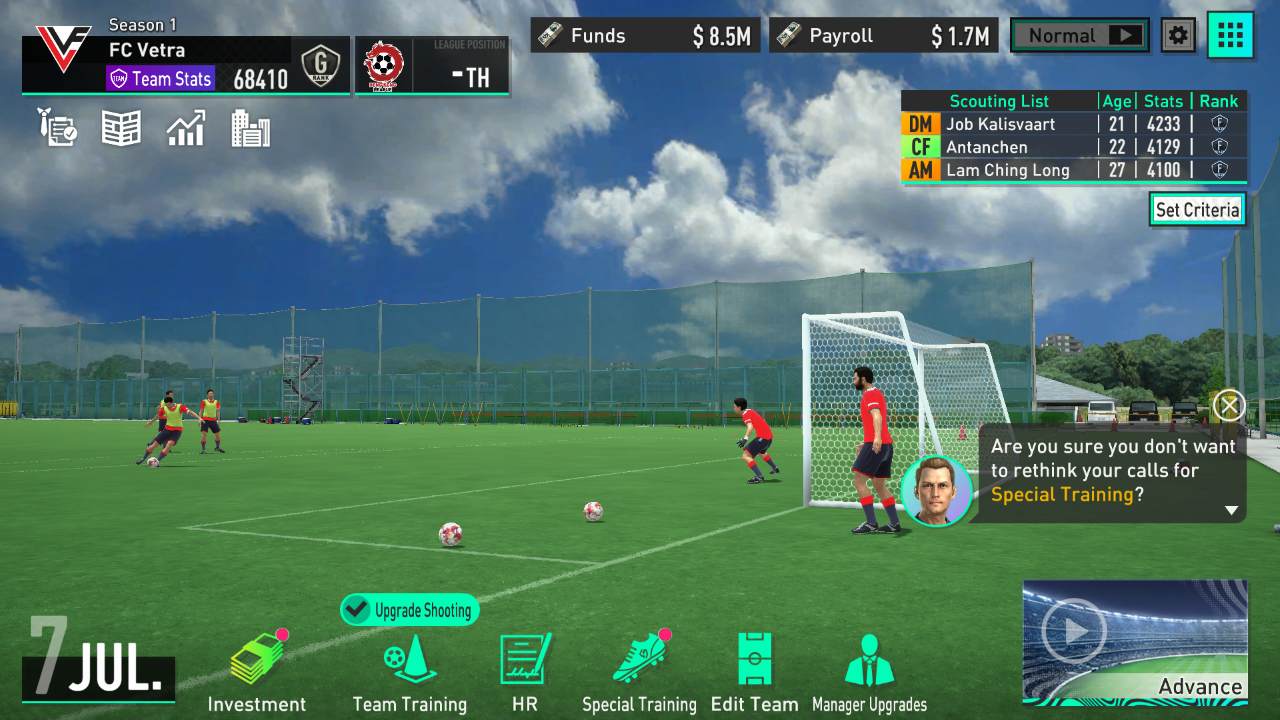Go to Special Training
This screenshot has height=720, width=1280.
(639, 671)
